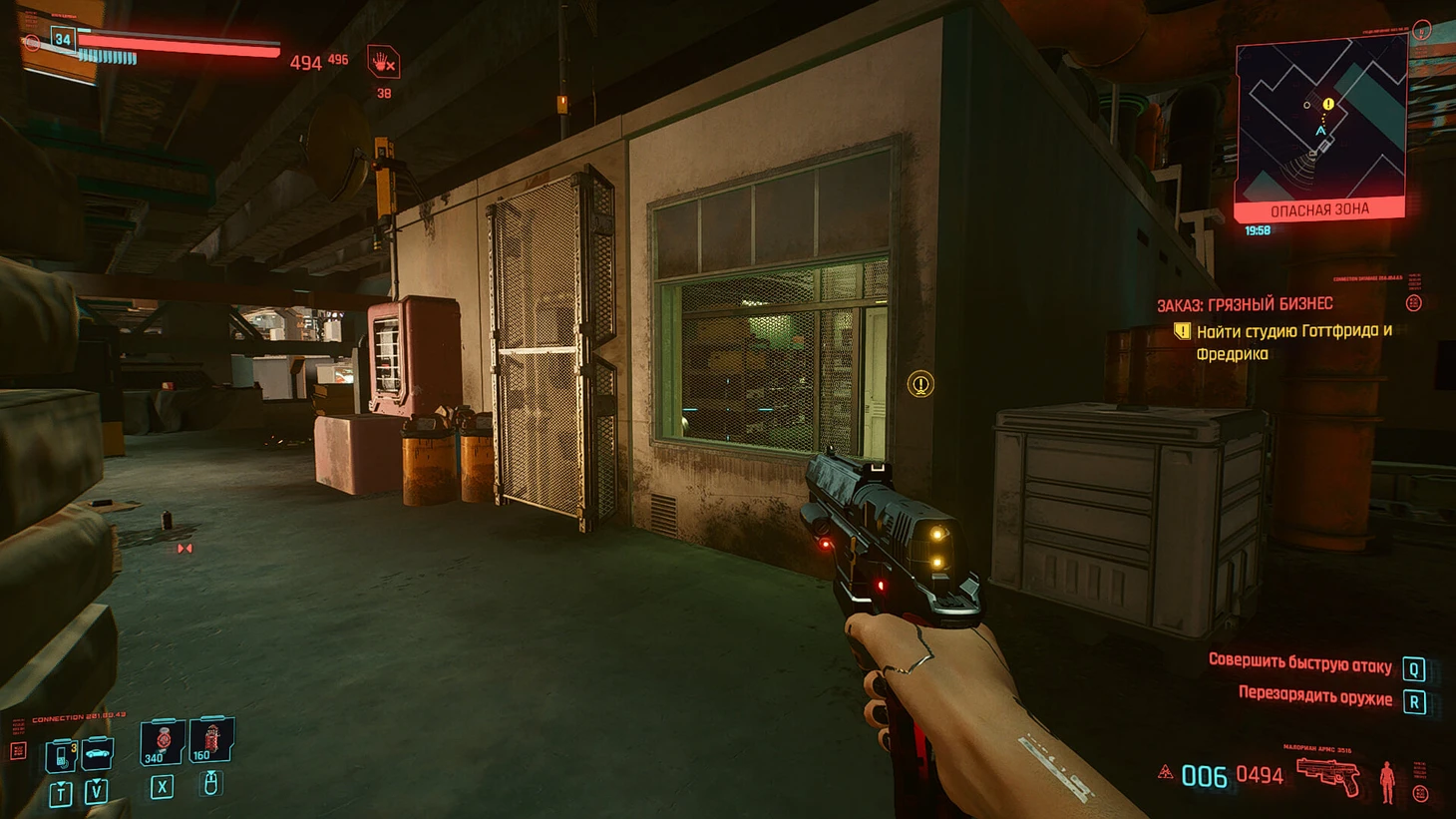Click the yellow objective marker on the wall
The width and height of the screenshot is (1456, 819).
point(920,383)
